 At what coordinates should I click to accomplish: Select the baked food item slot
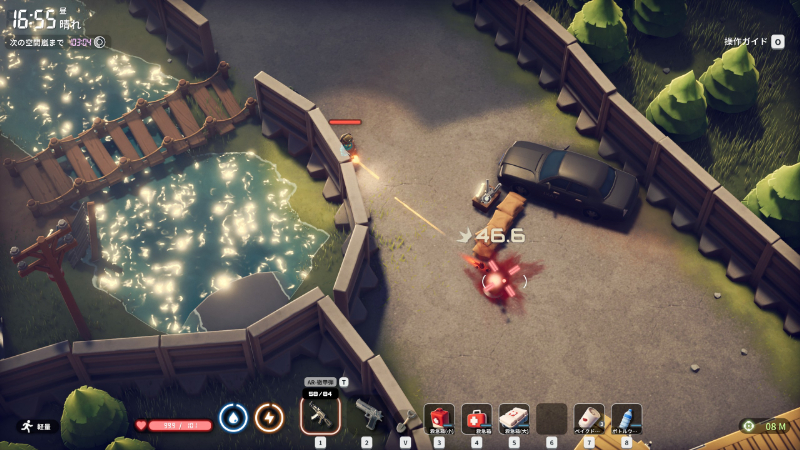click(x=589, y=417)
